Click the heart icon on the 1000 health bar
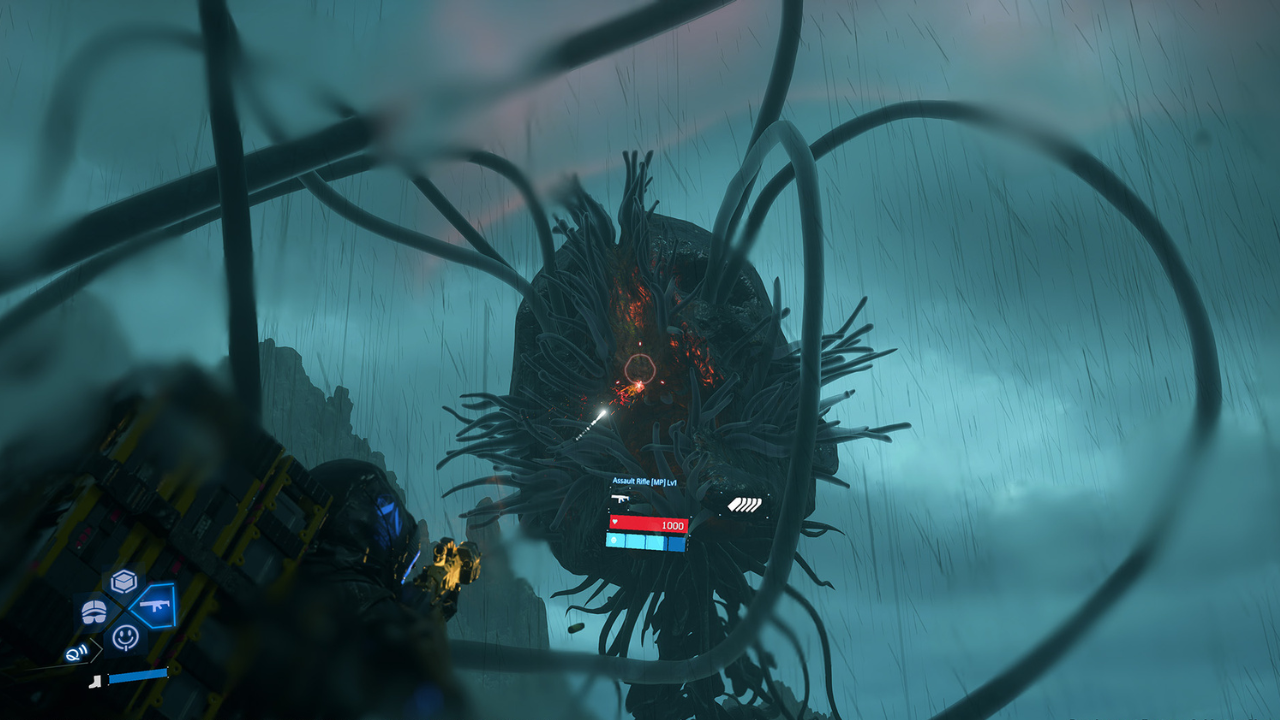Image resolution: width=1280 pixels, height=720 pixels. [x=615, y=522]
